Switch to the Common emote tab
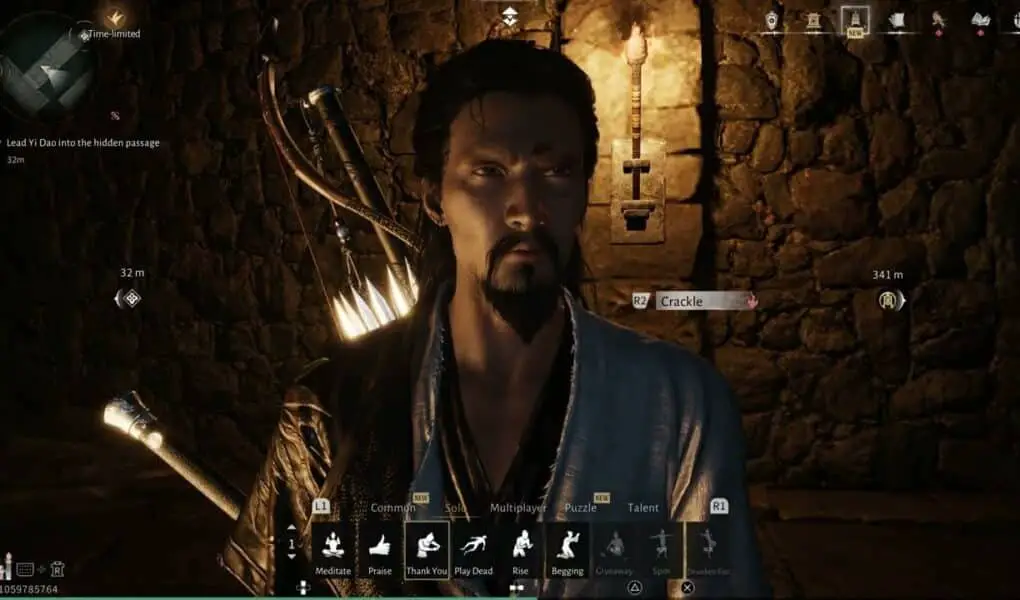Image resolution: width=1020 pixels, height=600 pixels. click(x=393, y=508)
